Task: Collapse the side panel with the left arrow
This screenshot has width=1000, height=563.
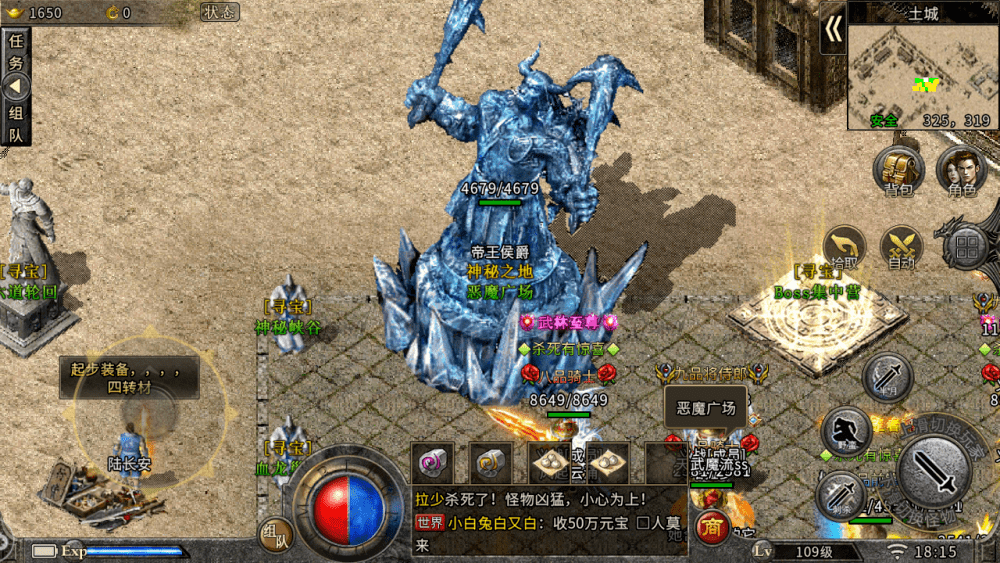Action: point(16,87)
